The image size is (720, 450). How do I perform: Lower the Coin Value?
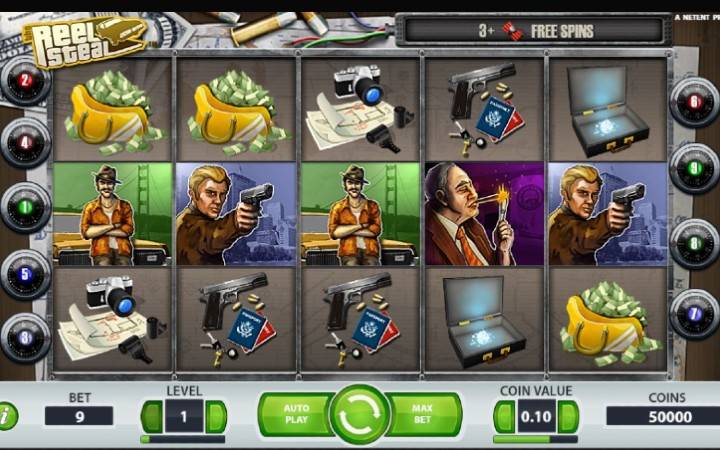[505, 416]
